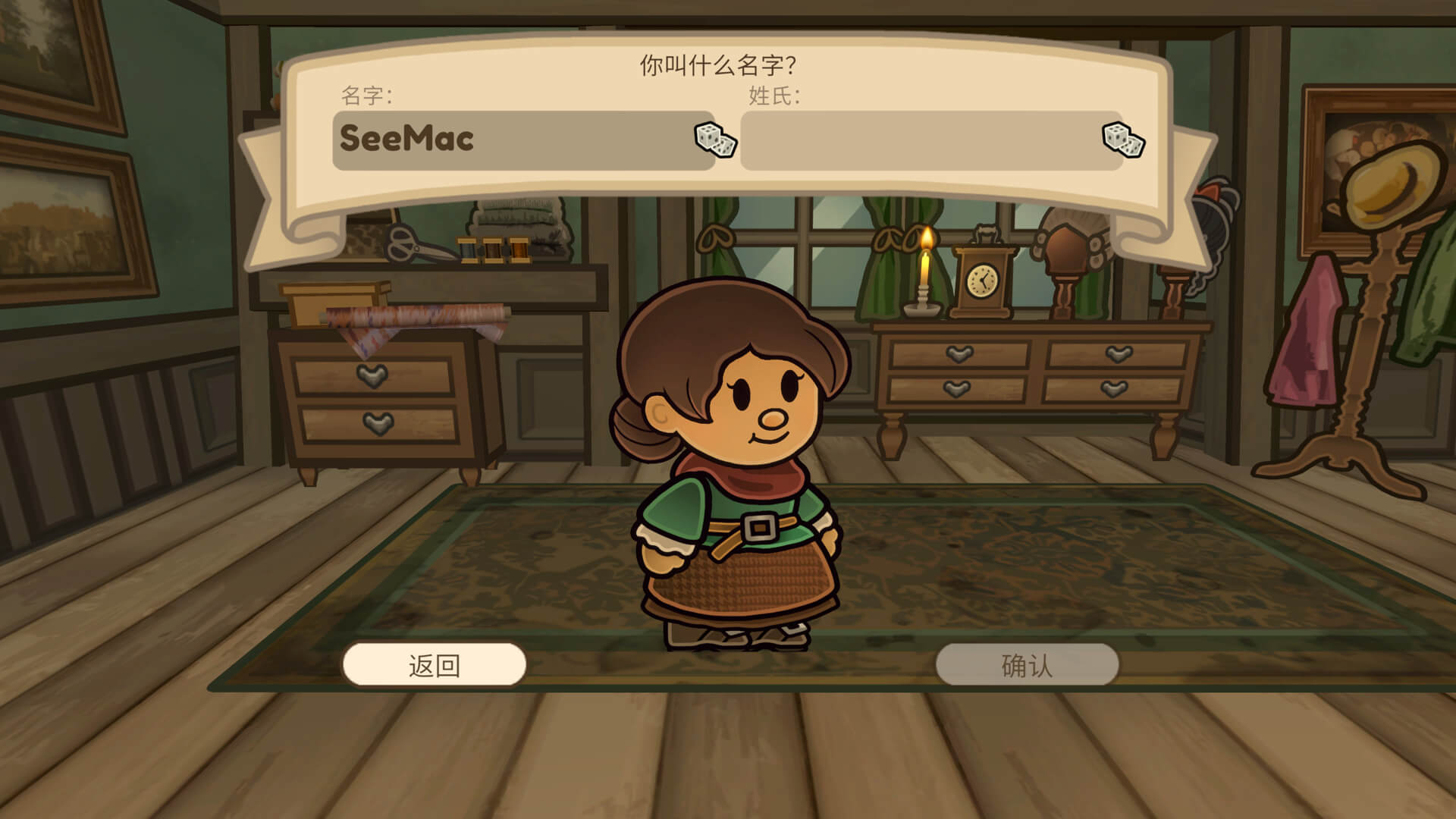Confirm the name with 确认
This screenshot has height=819, width=1456.
[1027, 665]
